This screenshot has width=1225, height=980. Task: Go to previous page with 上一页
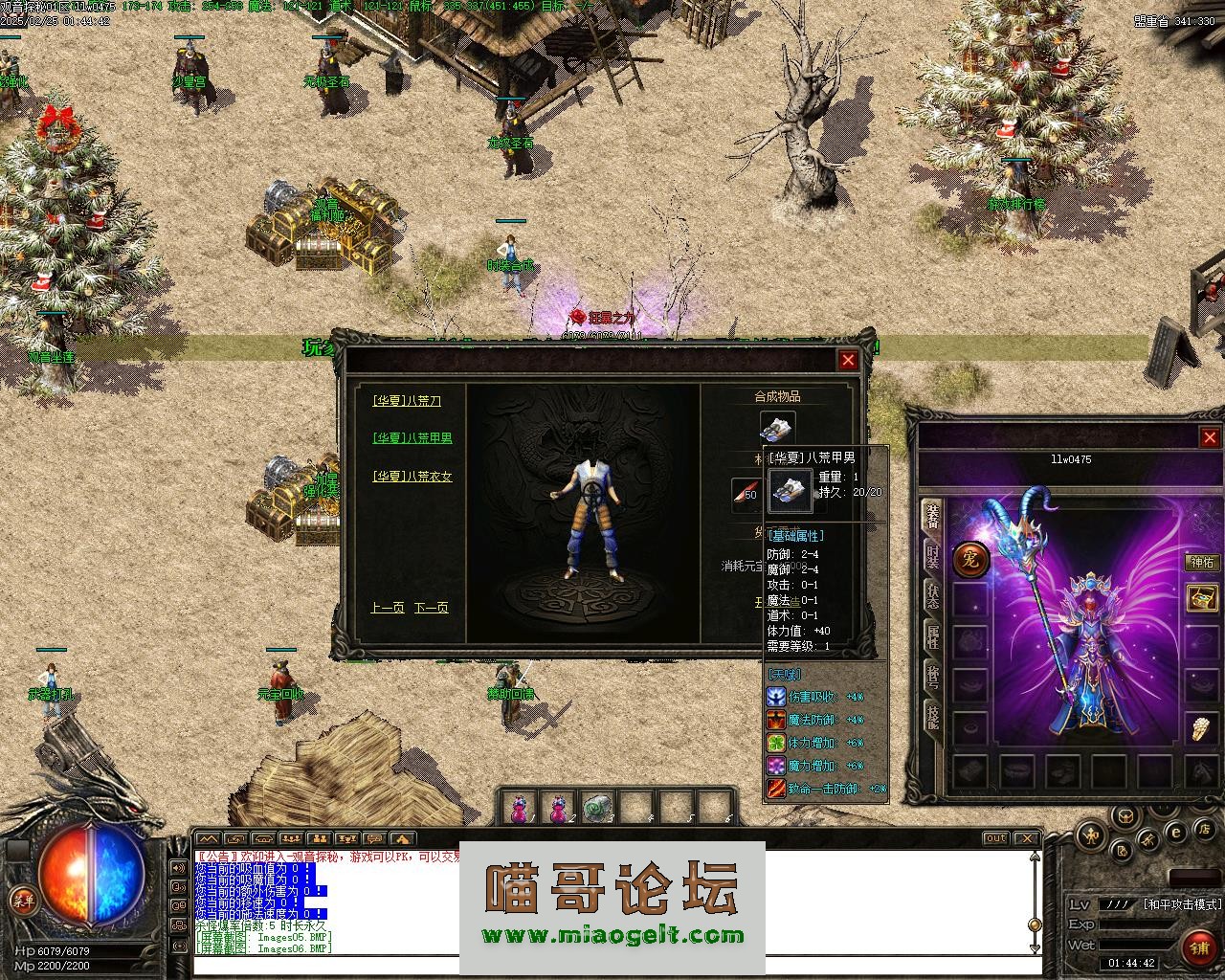(x=387, y=608)
